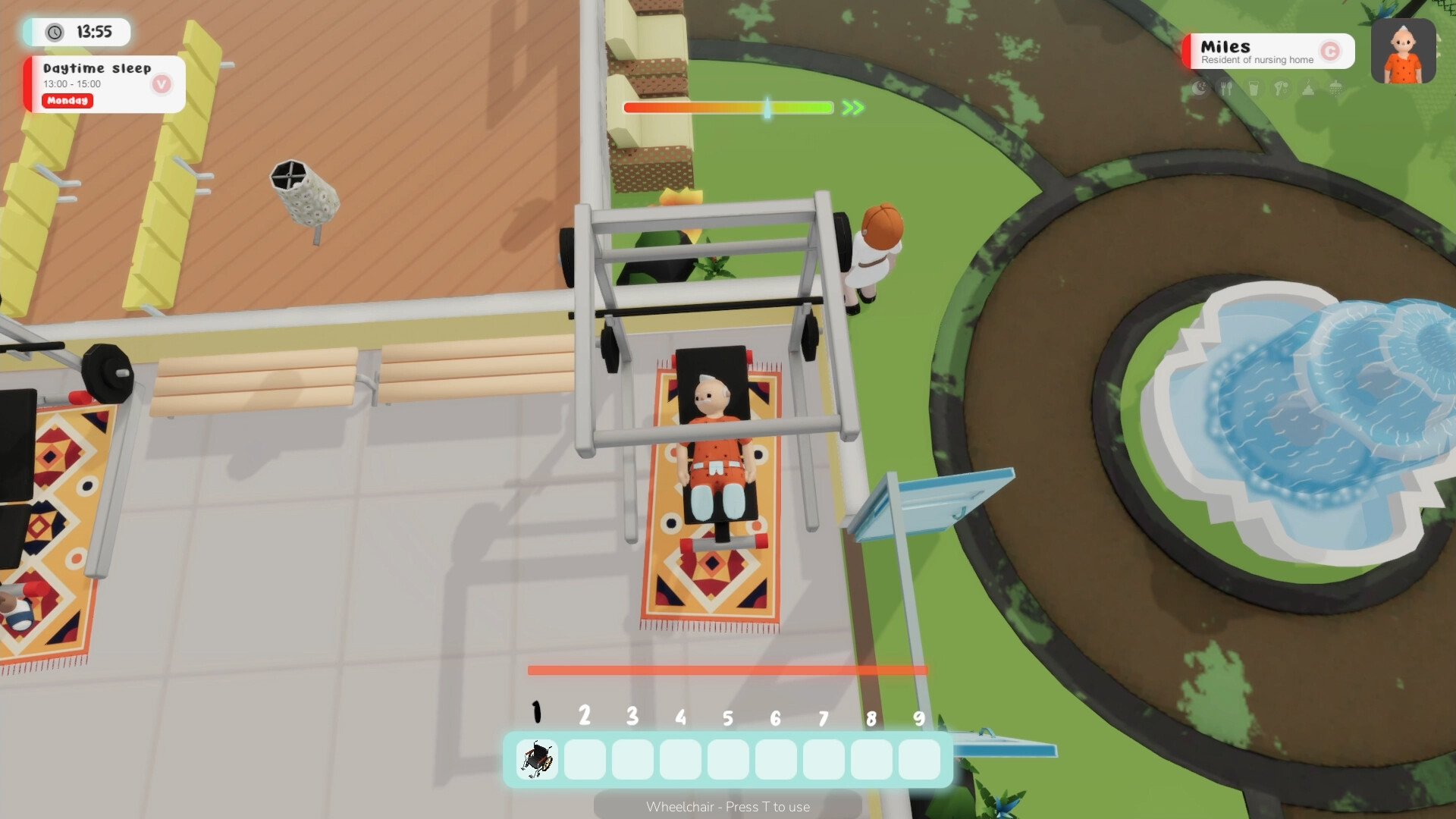Click the shower need icon
Viewport: 1456px width, 819px height.
coord(1335,88)
